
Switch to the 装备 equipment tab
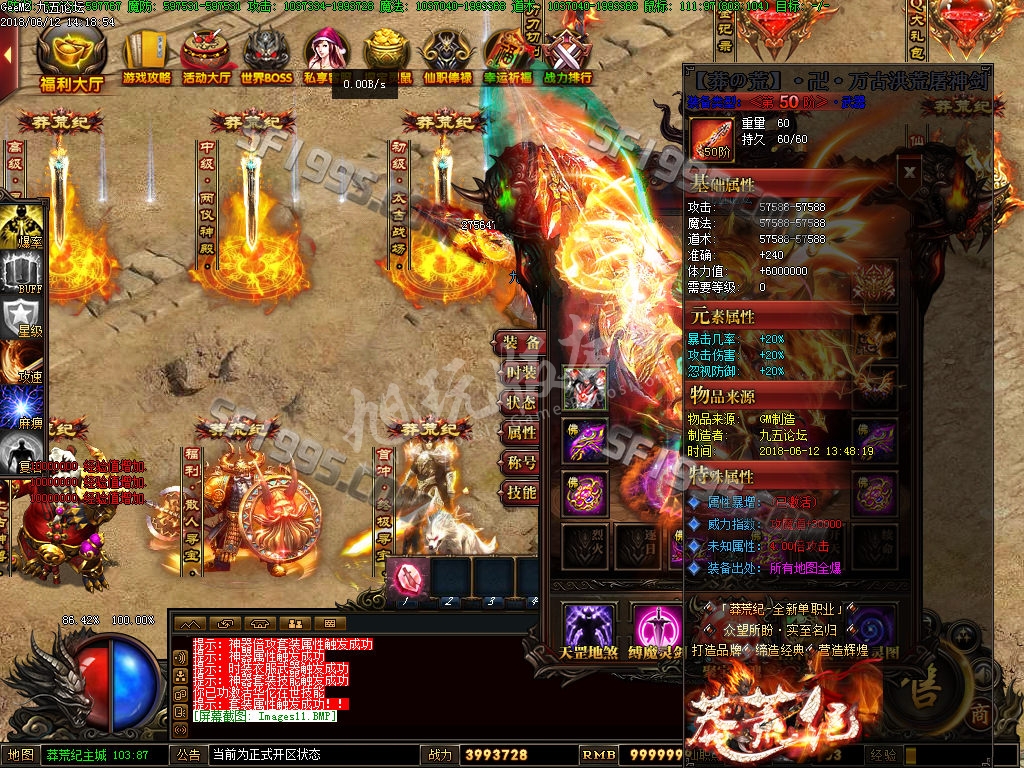pos(520,343)
